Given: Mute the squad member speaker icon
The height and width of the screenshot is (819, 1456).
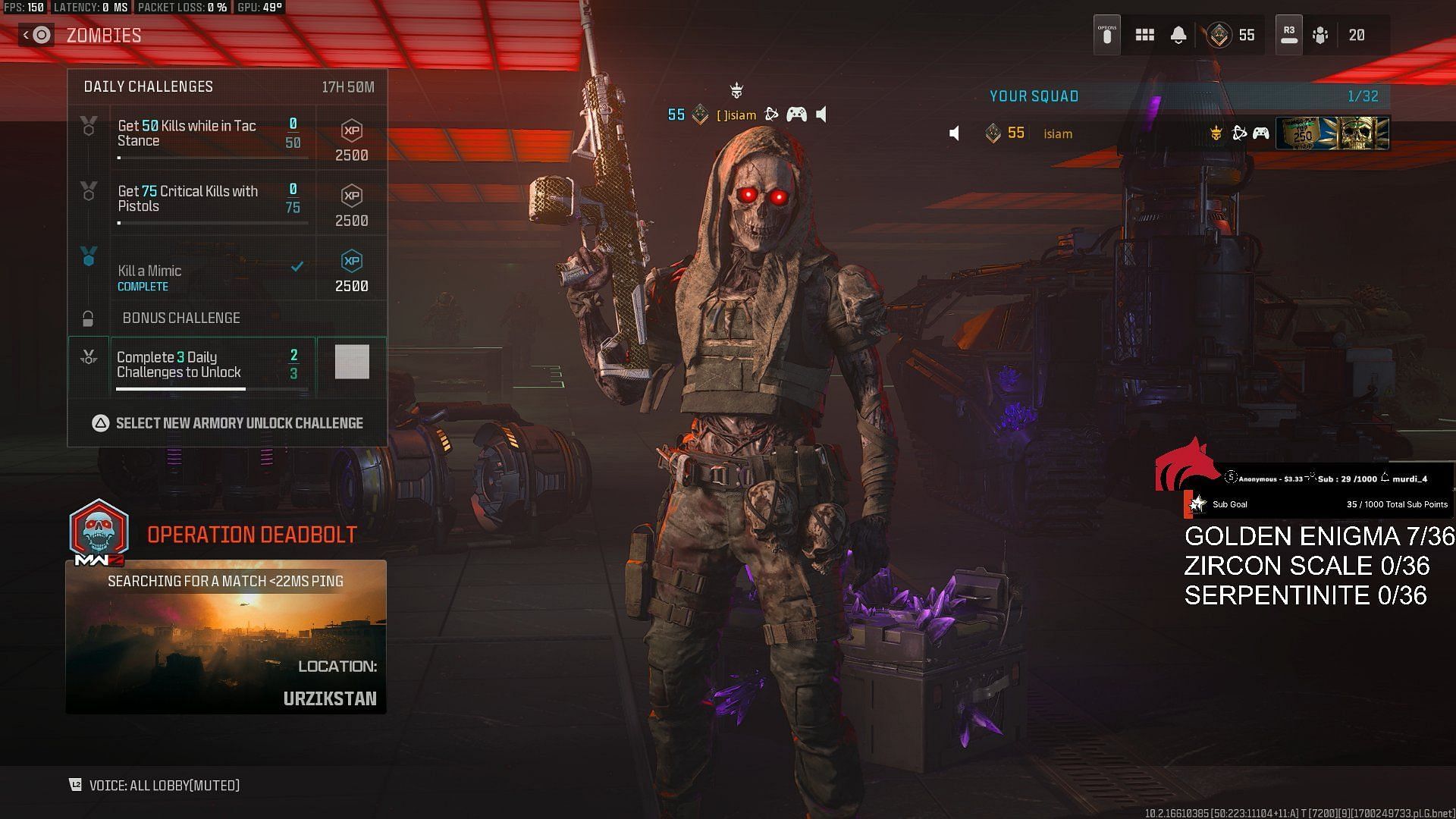Looking at the screenshot, I should click(955, 133).
